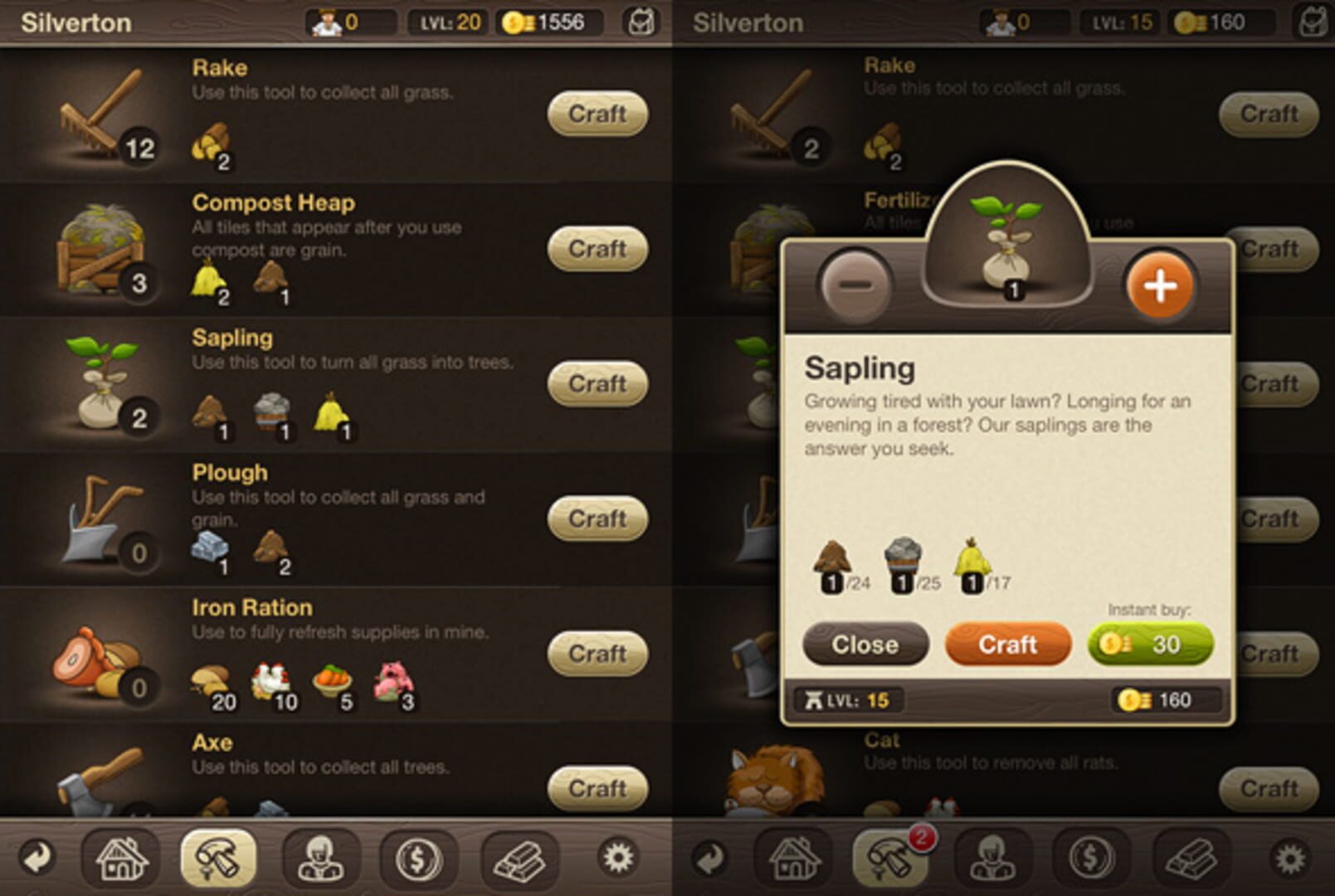
Task: Tap the crafting tab notification badge
Action: [x=923, y=840]
